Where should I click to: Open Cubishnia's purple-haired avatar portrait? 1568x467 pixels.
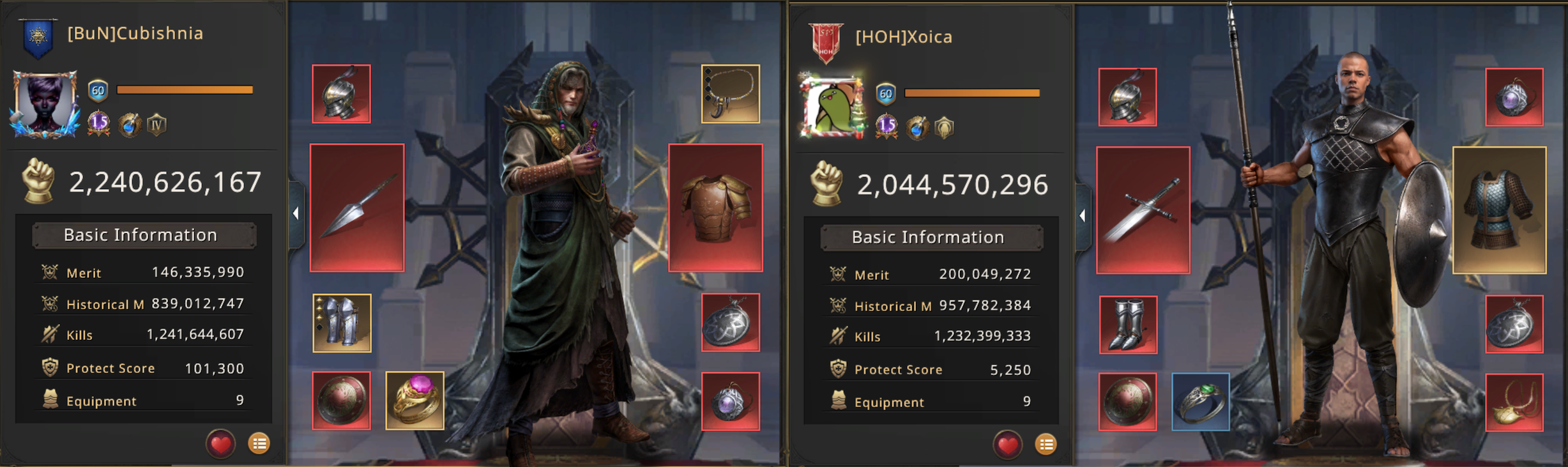tap(44, 103)
